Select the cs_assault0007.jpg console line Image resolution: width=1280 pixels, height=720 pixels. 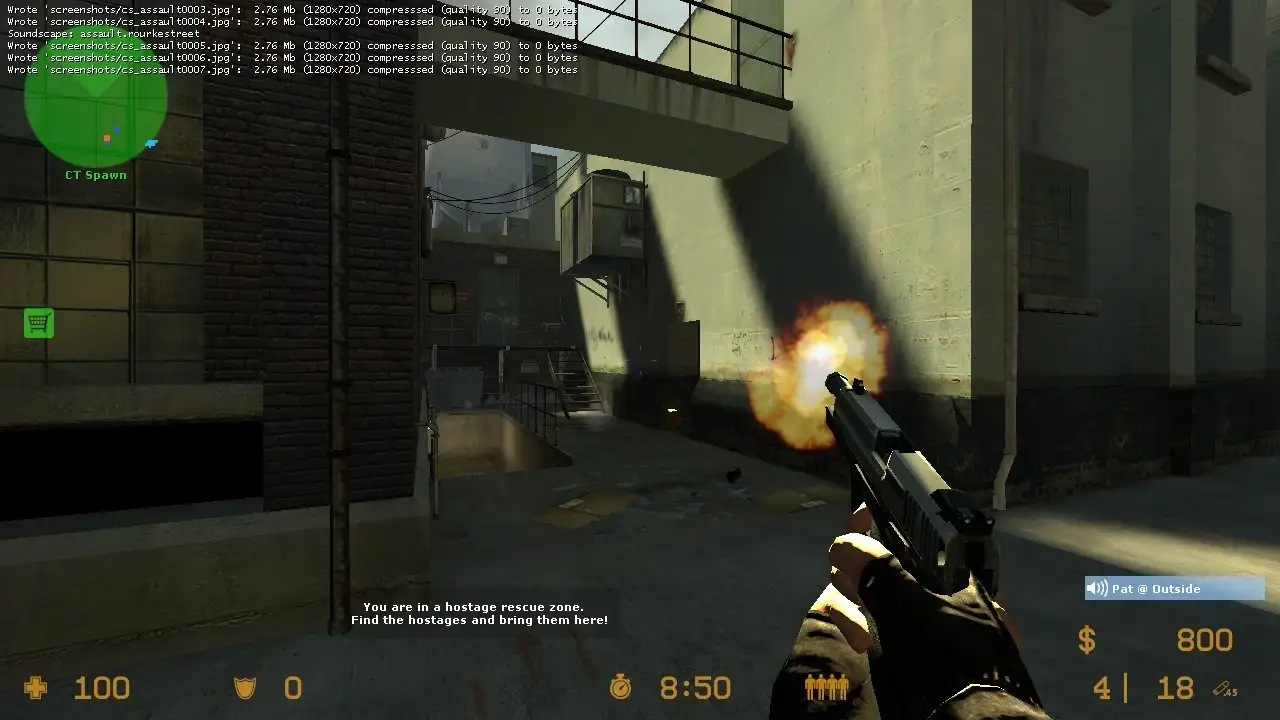point(290,70)
